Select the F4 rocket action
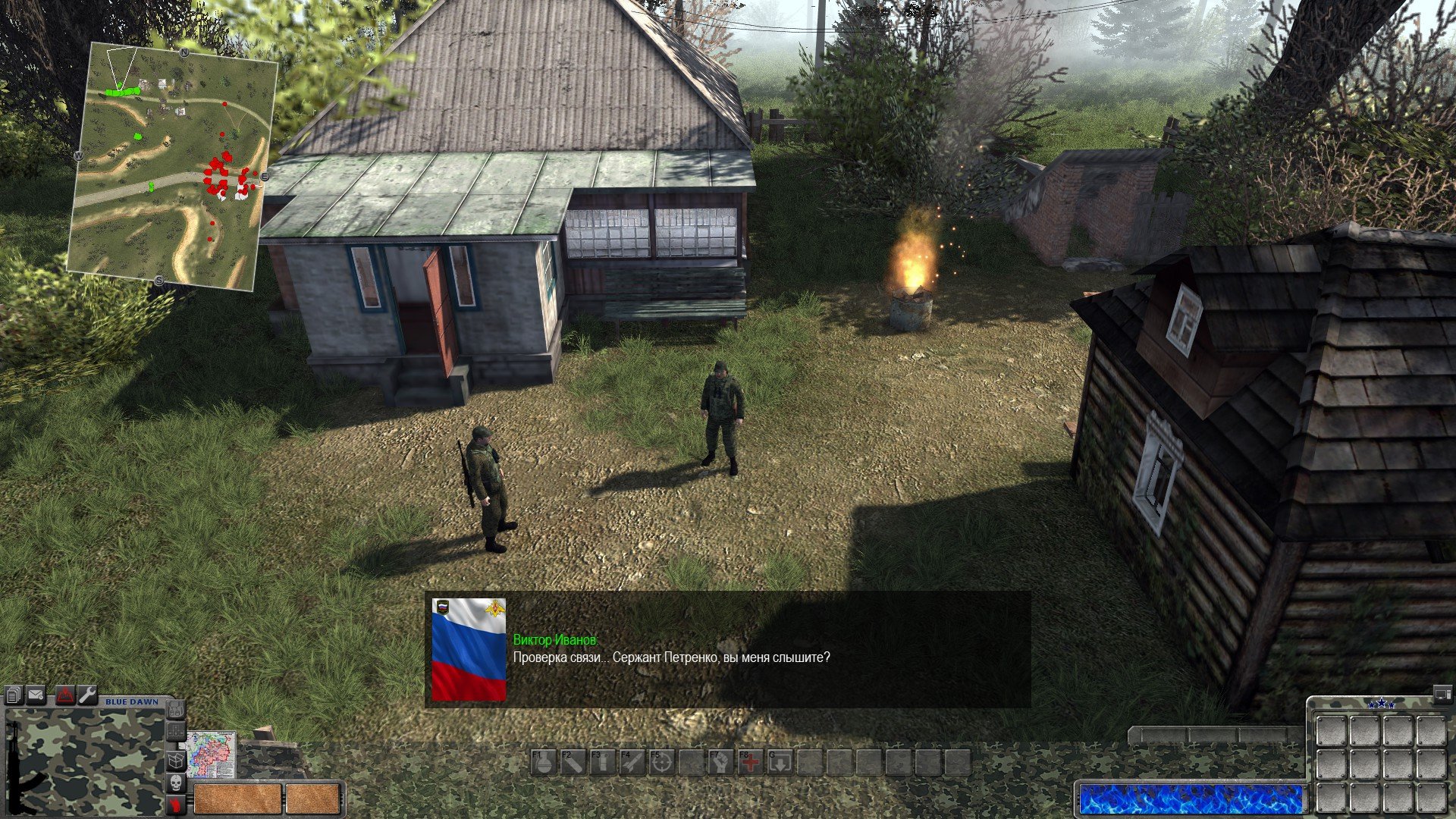Image resolution: width=1456 pixels, height=819 pixels. click(632, 762)
